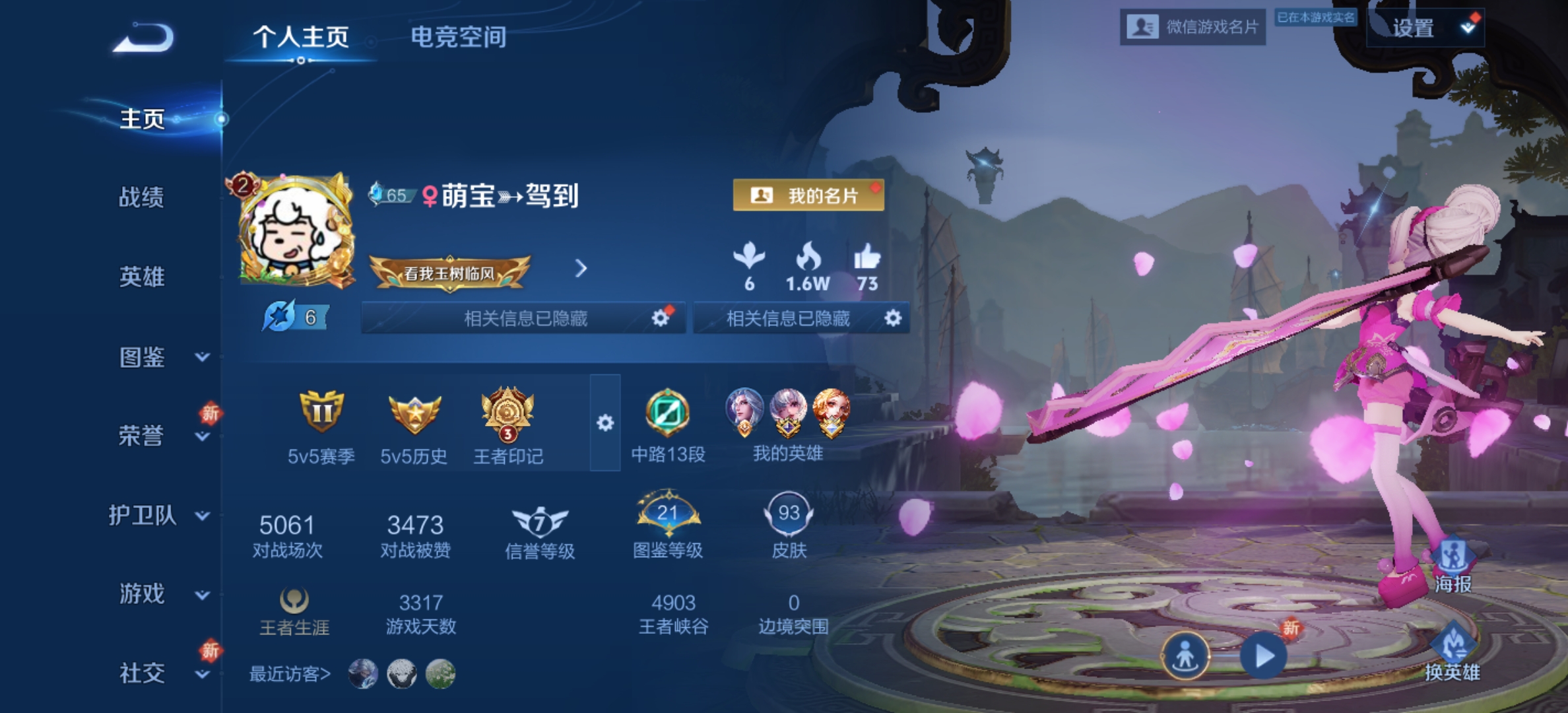Open the 设置 dropdown

pyautogui.click(x=1425, y=28)
